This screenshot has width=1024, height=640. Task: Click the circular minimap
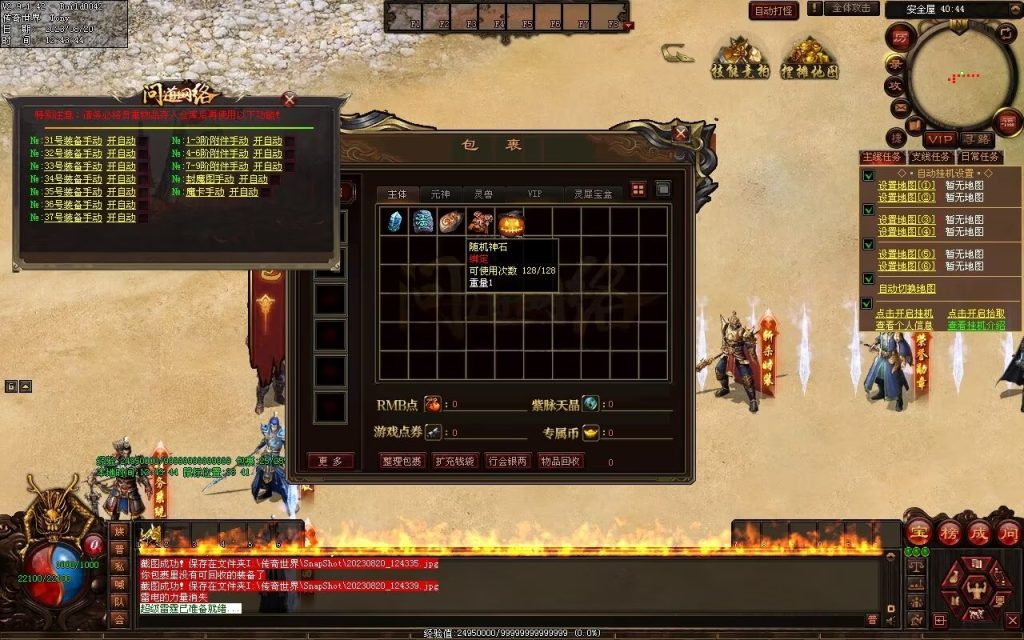pyautogui.click(x=958, y=75)
